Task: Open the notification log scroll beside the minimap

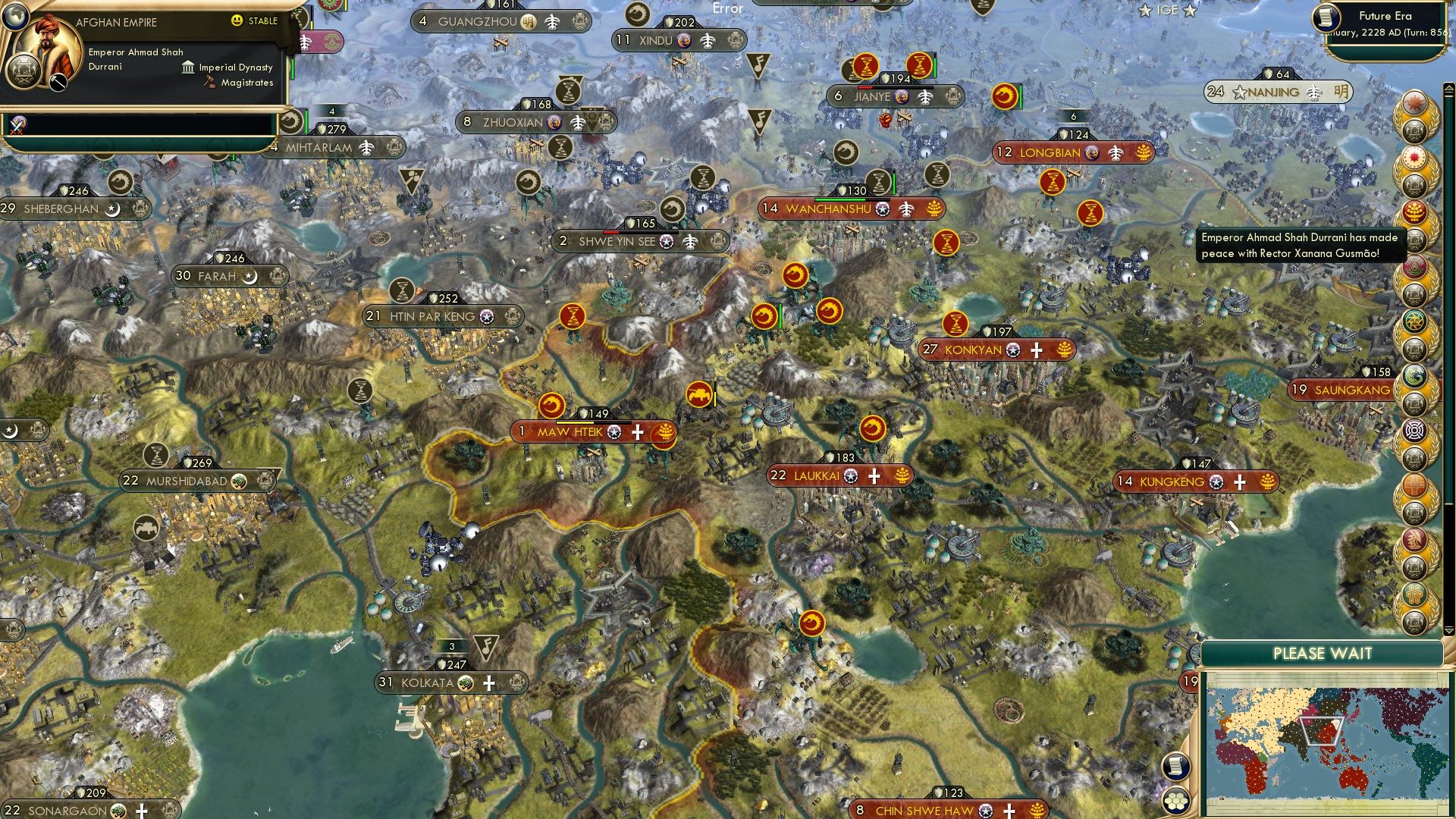Action: click(1175, 767)
